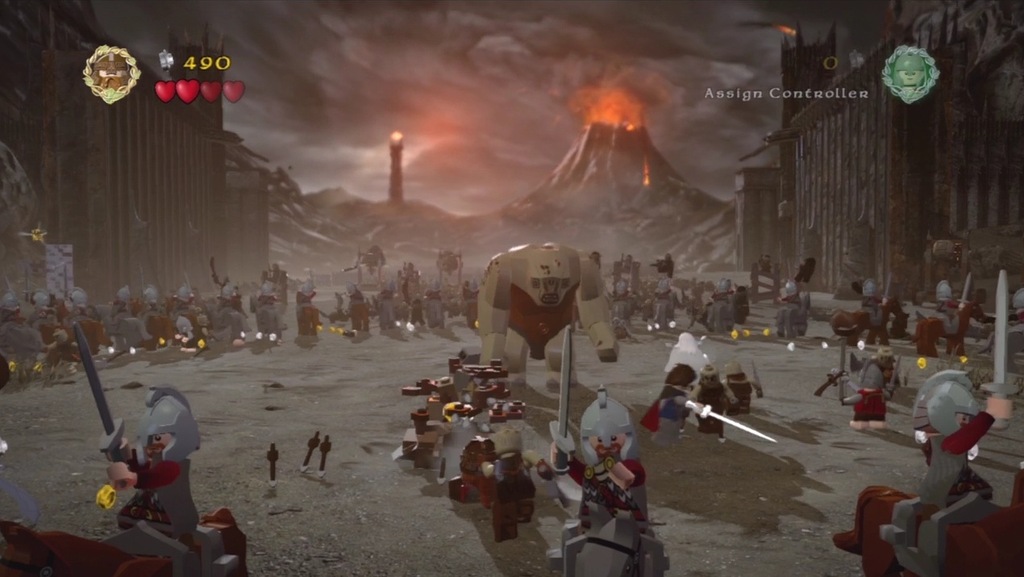The image size is (1024, 577).
Task: Click the green player two portrait
Action: coord(909,74)
